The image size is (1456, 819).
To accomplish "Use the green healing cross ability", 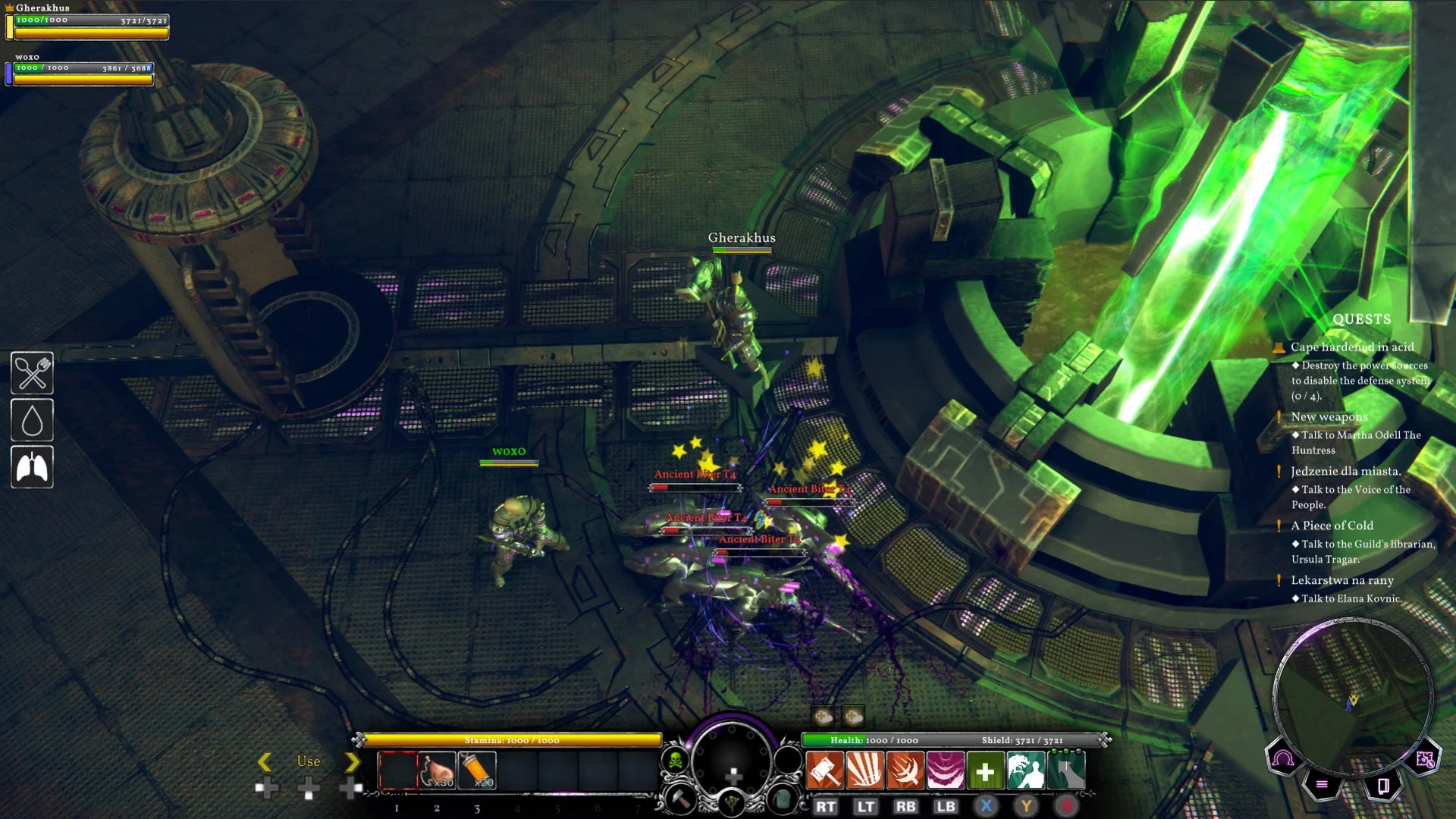I will 985,771.
